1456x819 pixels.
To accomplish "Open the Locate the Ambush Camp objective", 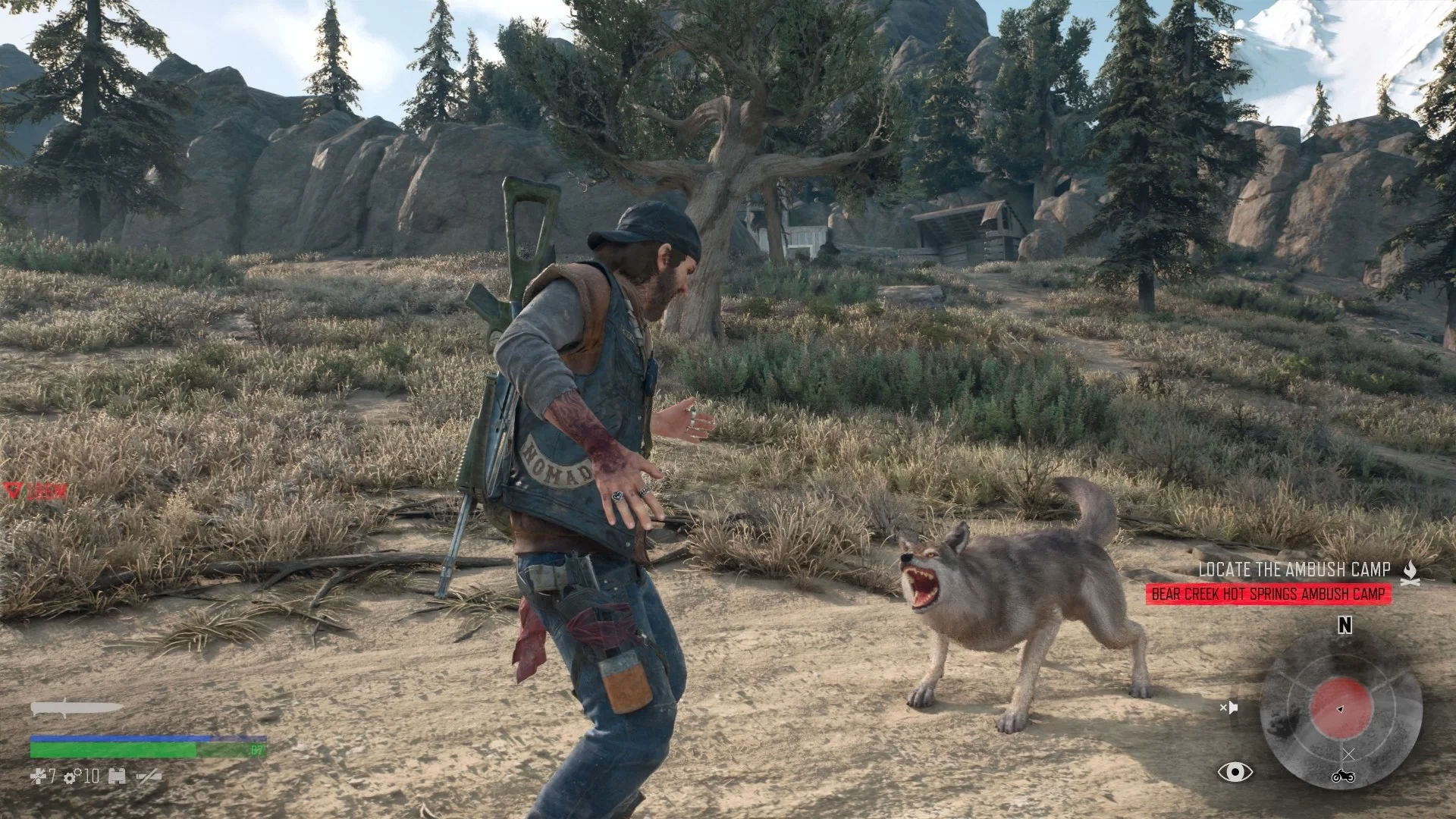I will tap(1294, 570).
